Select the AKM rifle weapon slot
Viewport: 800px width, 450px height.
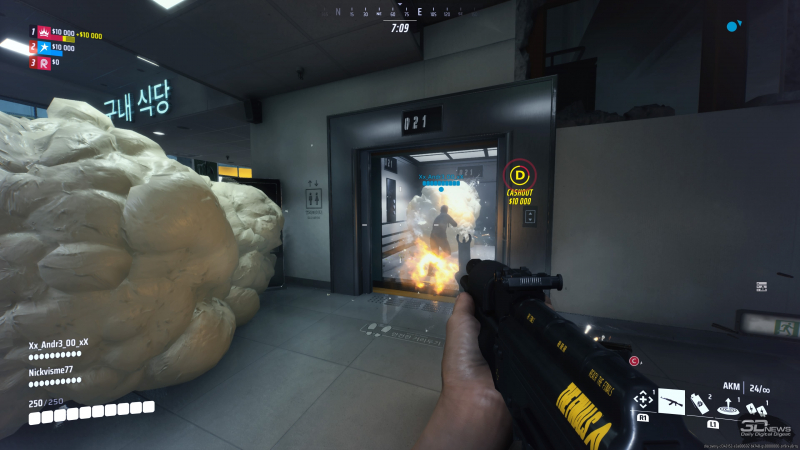[x=671, y=402]
